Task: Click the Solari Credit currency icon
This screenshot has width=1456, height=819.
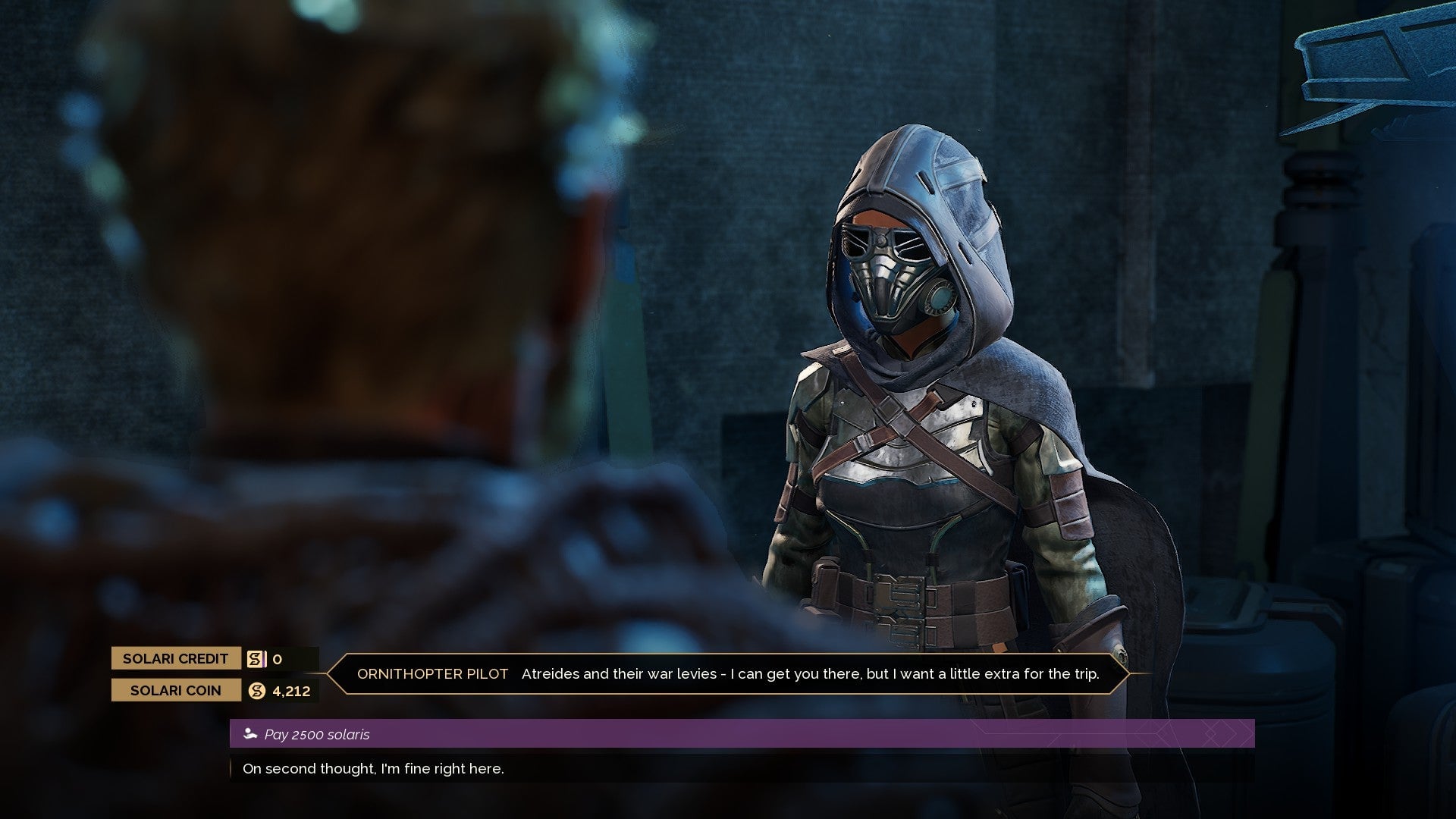Action: coord(254,659)
